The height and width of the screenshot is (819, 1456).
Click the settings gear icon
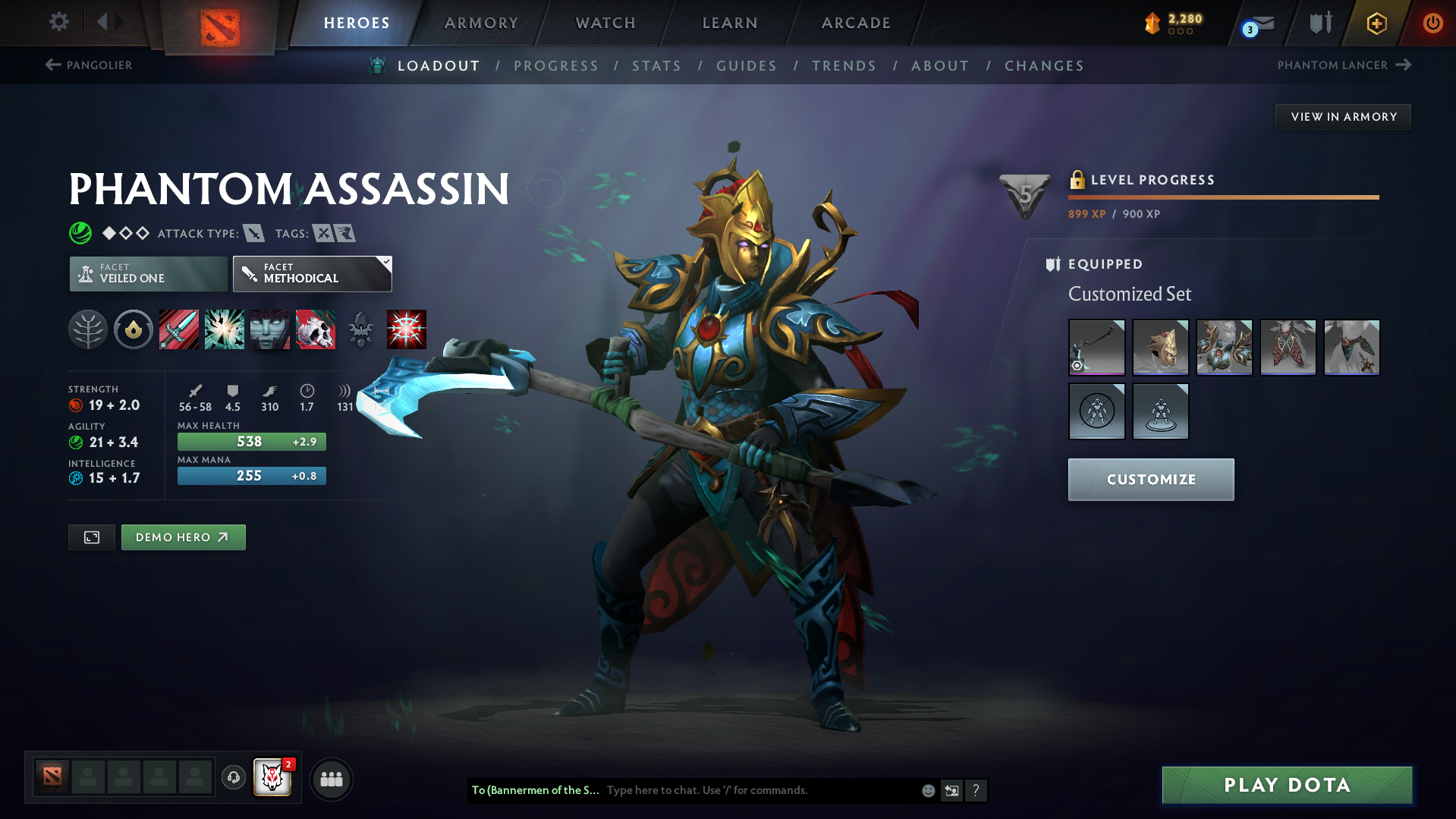tap(58, 23)
